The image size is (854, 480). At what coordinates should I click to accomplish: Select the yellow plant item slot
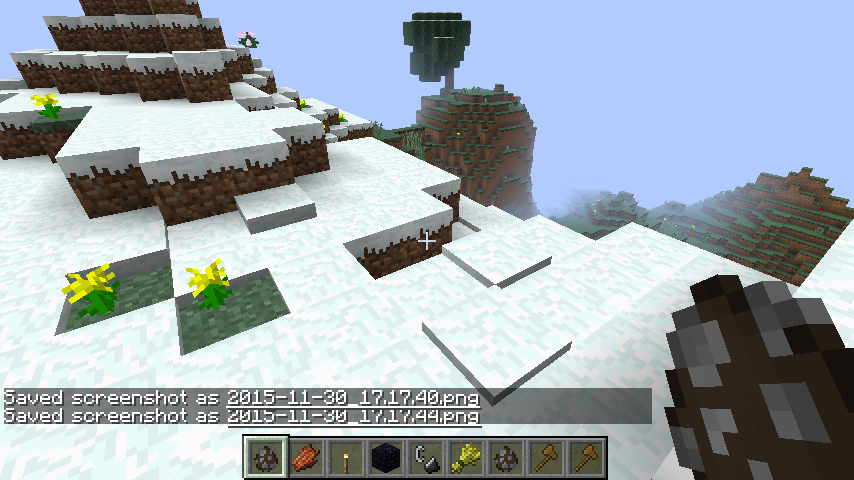coord(467,457)
